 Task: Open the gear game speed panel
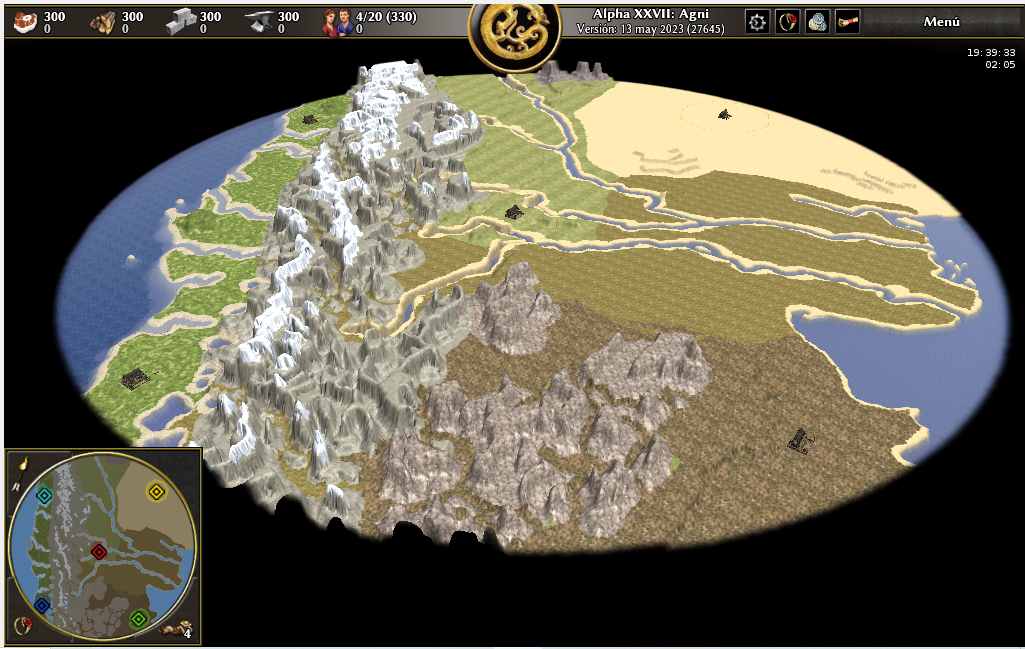[758, 22]
